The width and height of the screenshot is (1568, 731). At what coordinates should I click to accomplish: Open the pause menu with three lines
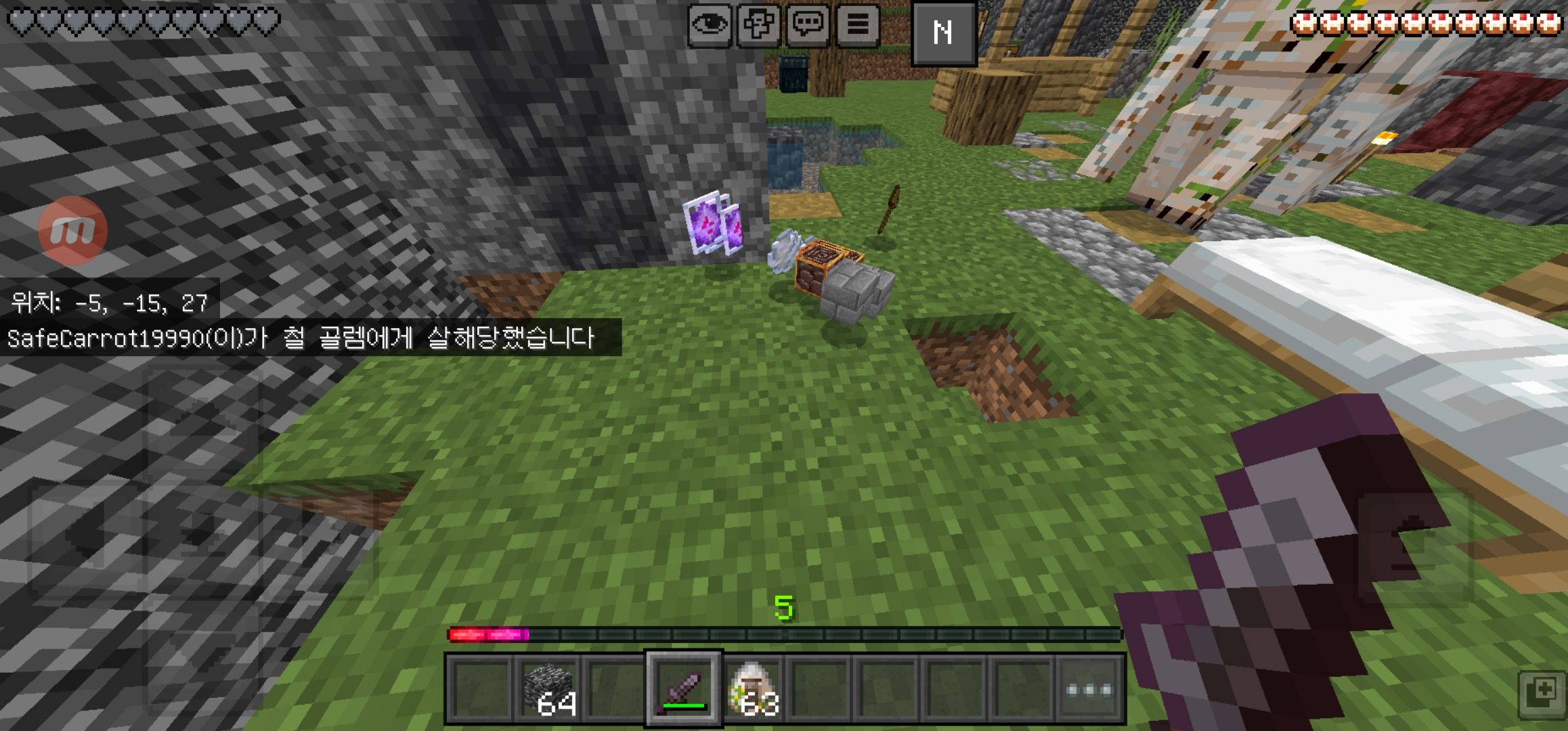click(x=858, y=26)
